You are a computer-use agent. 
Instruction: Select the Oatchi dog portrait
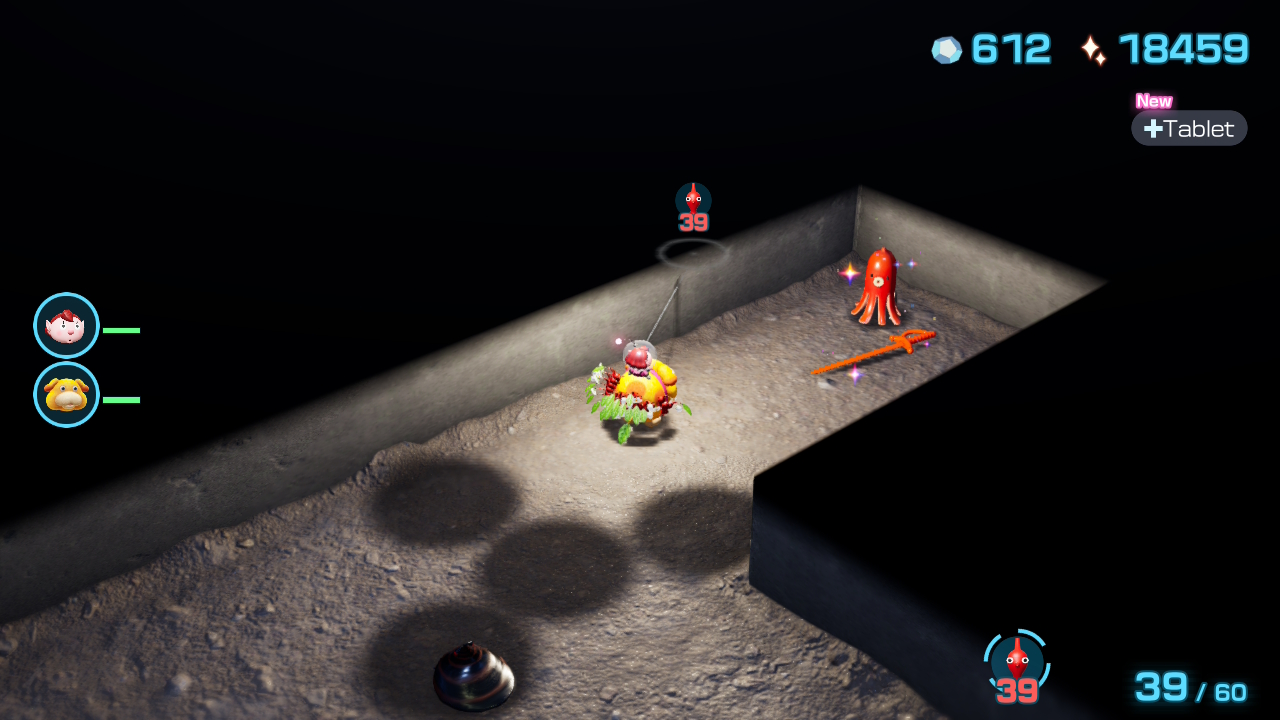click(x=66, y=395)
